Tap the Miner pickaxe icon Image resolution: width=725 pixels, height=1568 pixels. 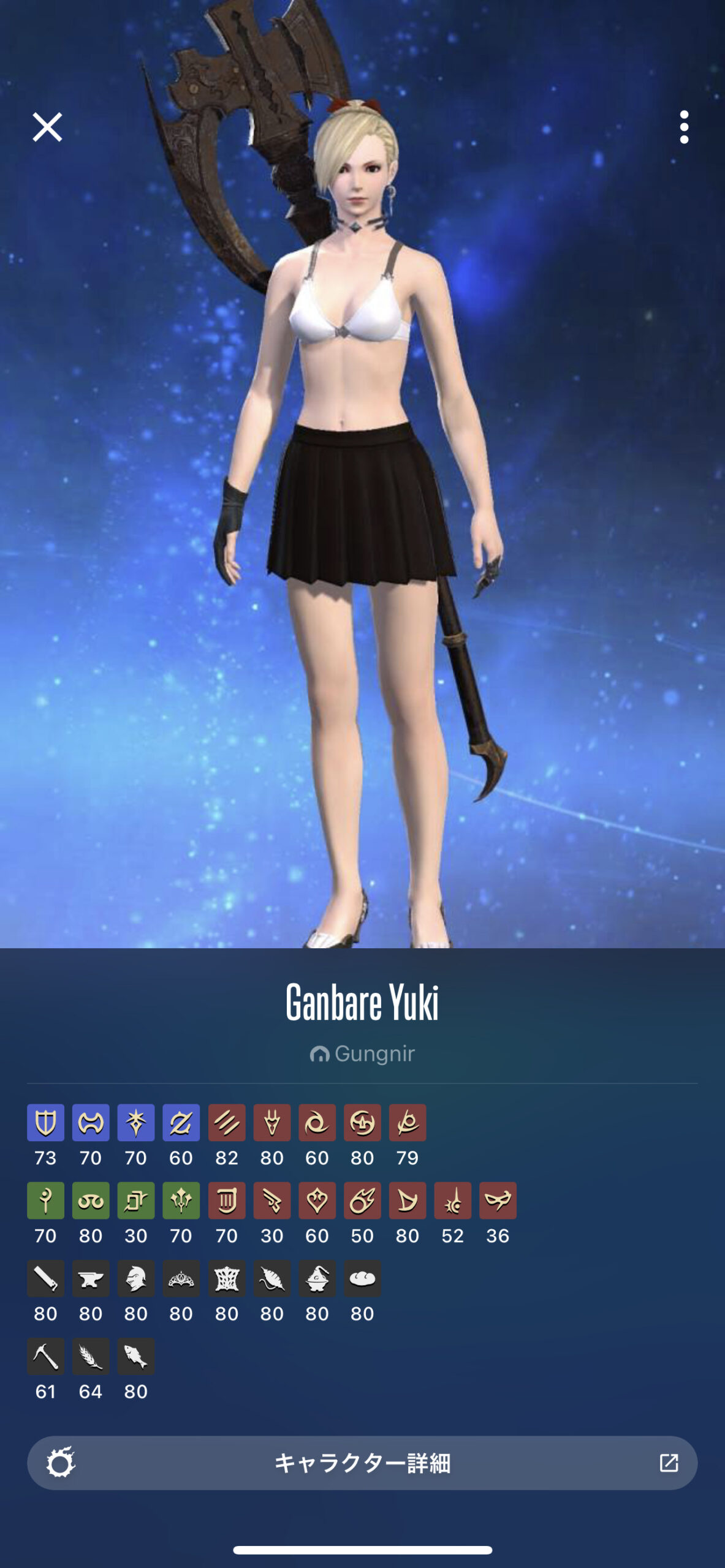click(x=45, y=1356)
